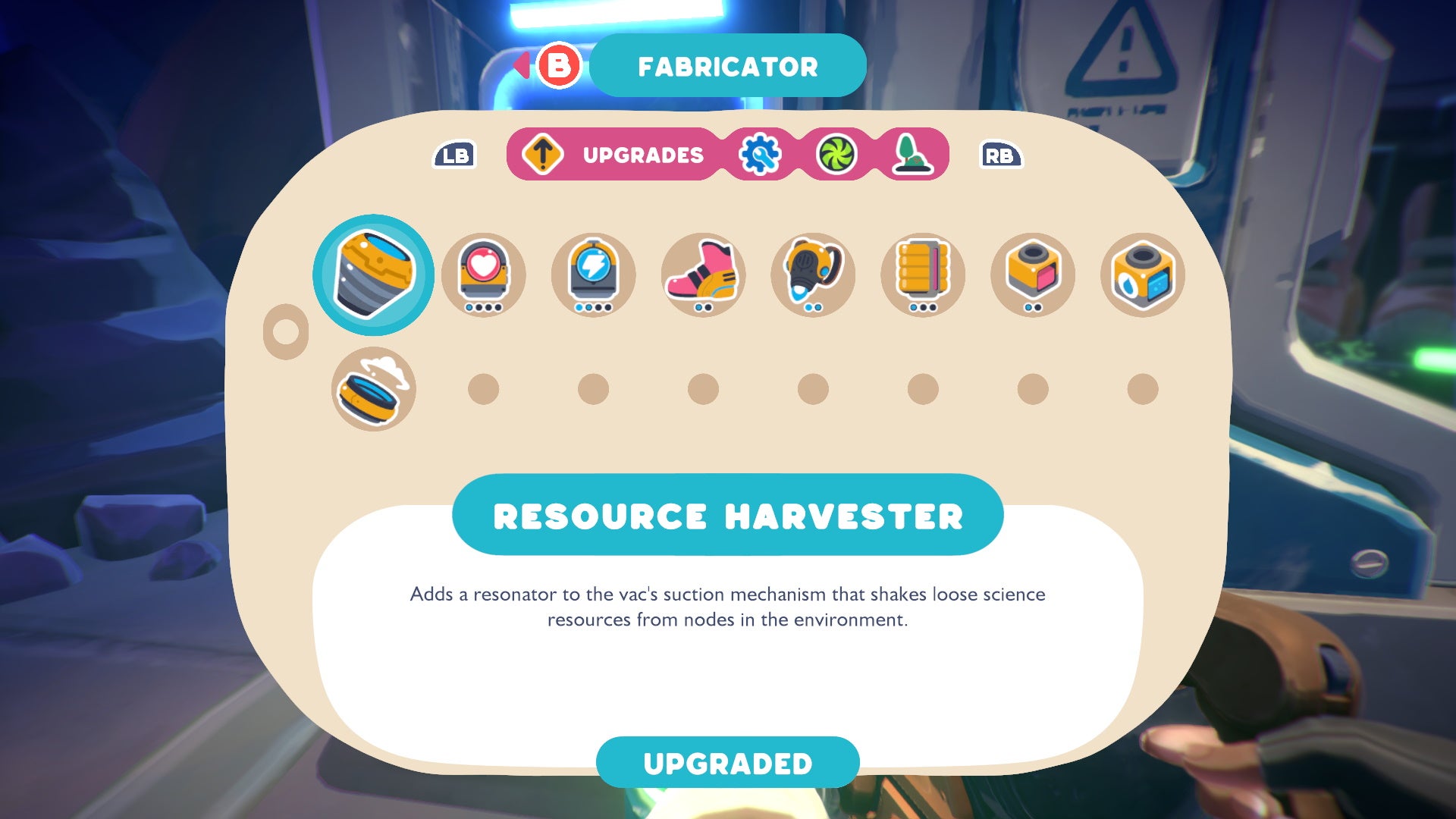This screenshot has width=1456, height=819.
Task: Select the lightning energy upgrade pod
Action: pos(593,275)
